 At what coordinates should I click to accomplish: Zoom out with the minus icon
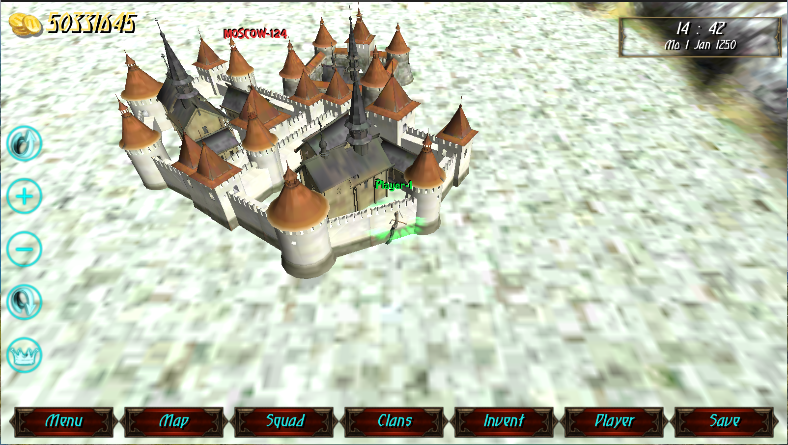pyautogui.click(x=24, y=248)
